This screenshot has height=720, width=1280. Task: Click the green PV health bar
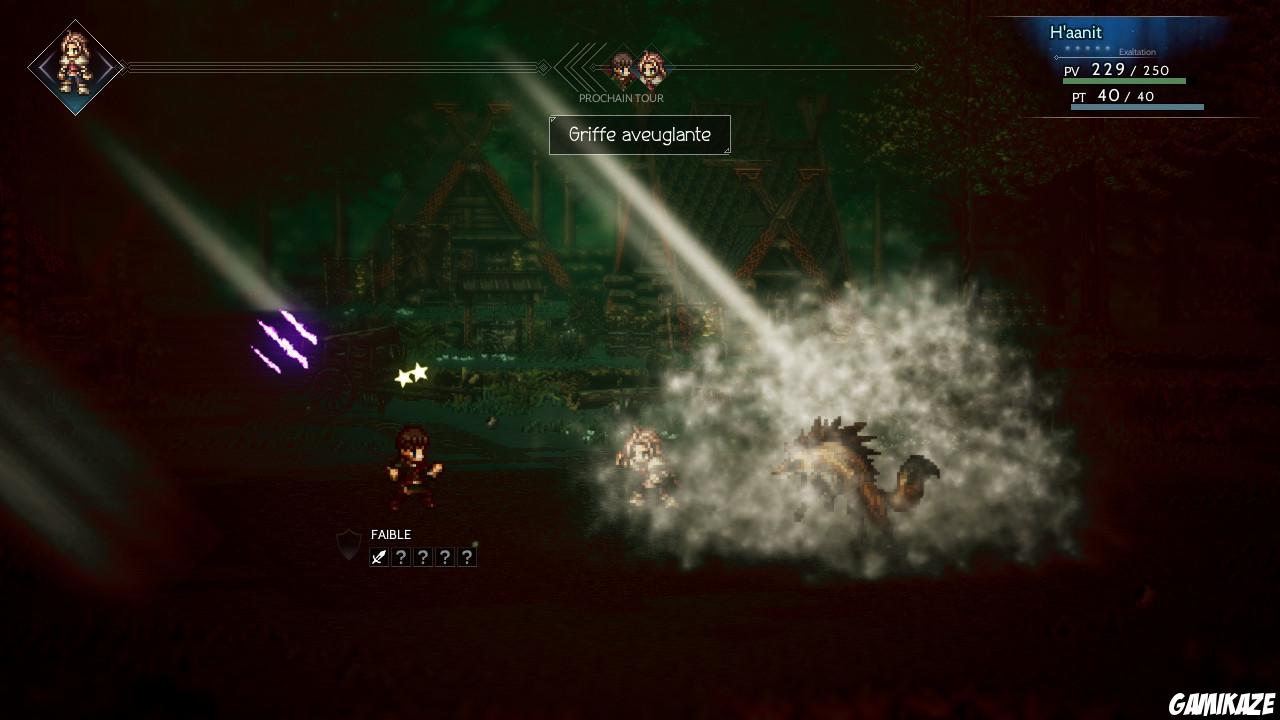(1125, 80)
